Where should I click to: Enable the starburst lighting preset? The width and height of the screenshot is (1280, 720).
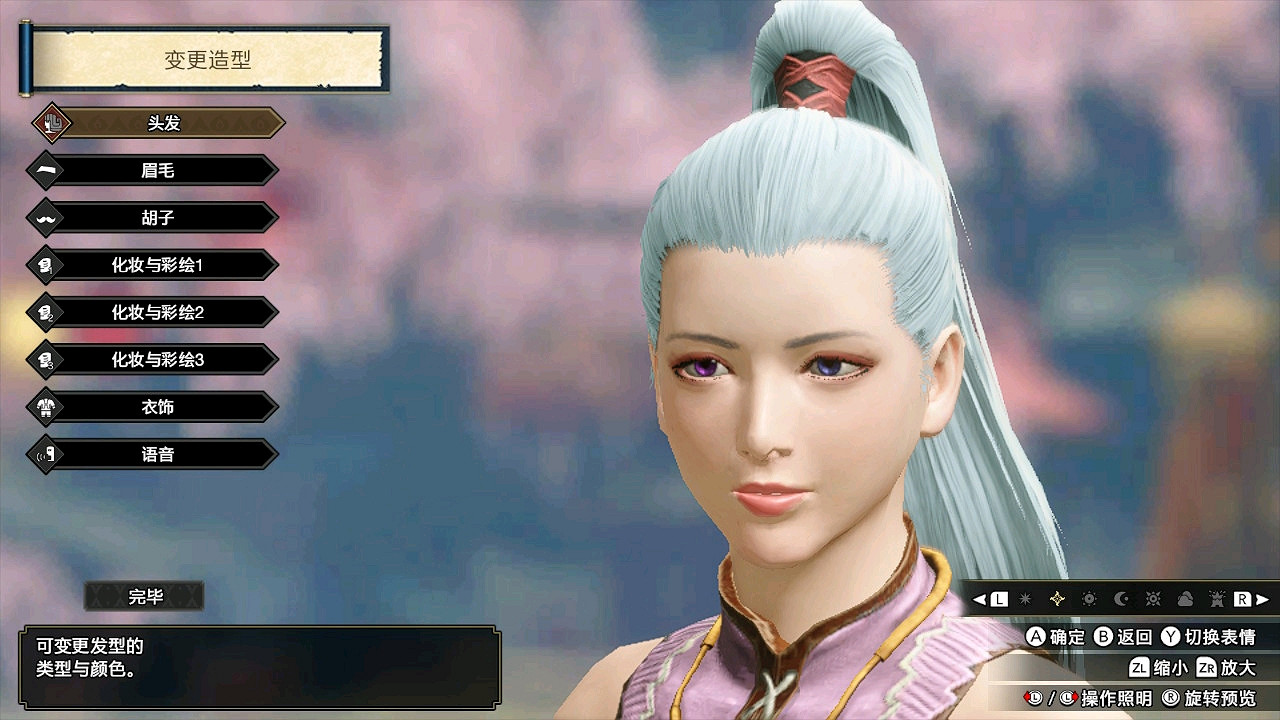click(1023, 598)
